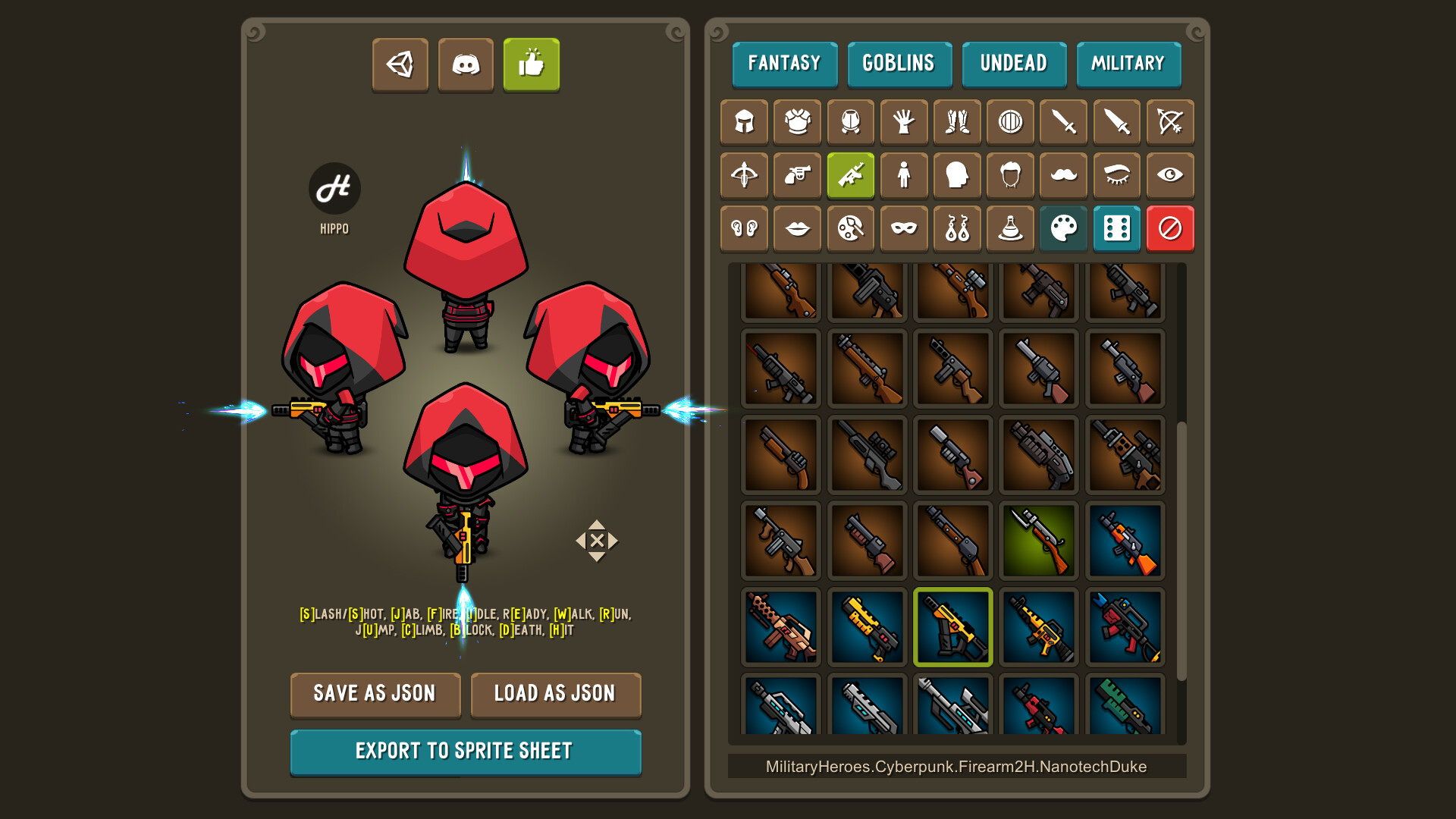Open the body armor category
The width and height of the screenshot is (1456, 819).
[x=797, y=122]
